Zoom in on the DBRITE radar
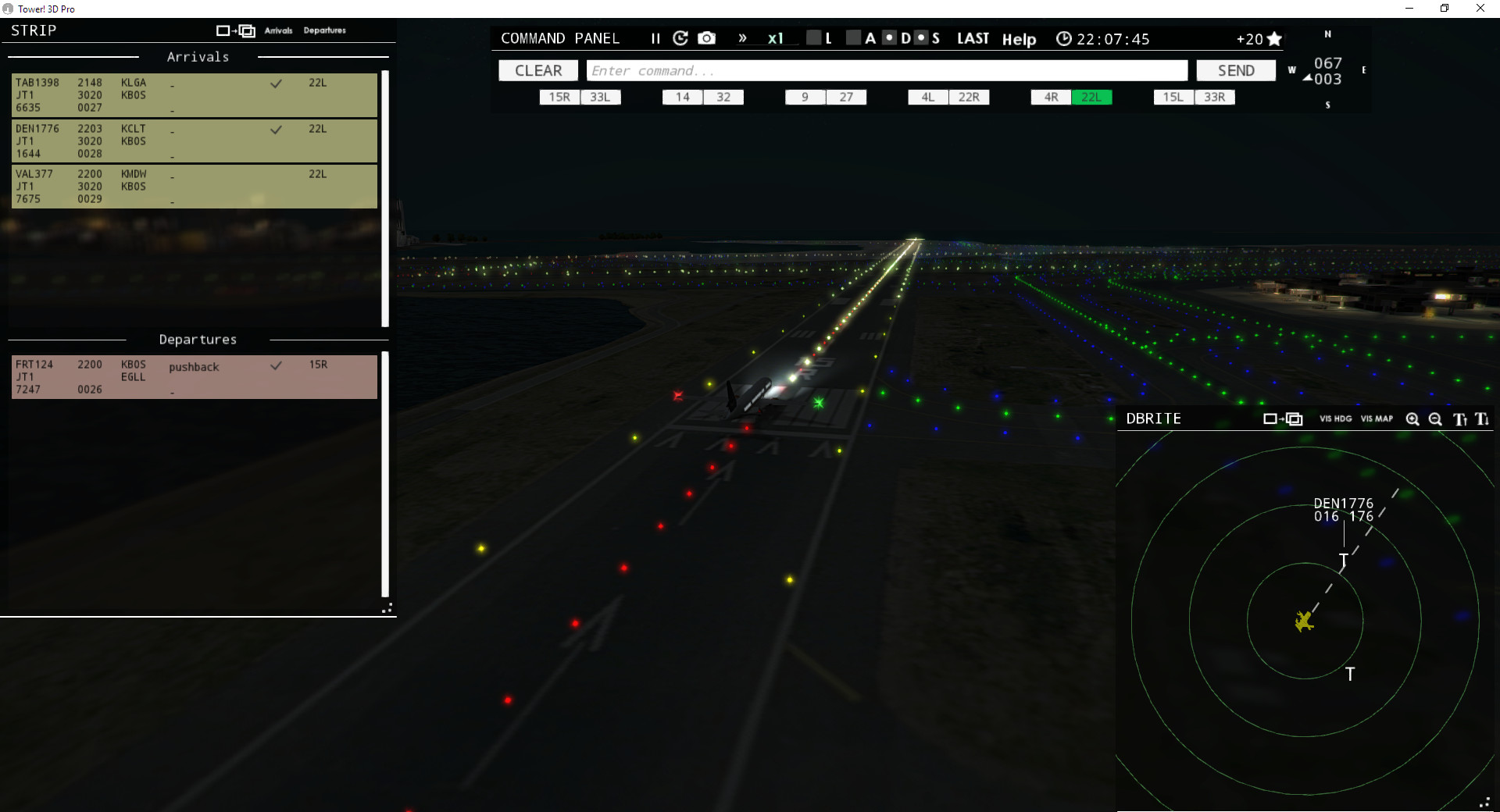Image resolution: width=1500 pixels, height=812 pixels. 1412,419
